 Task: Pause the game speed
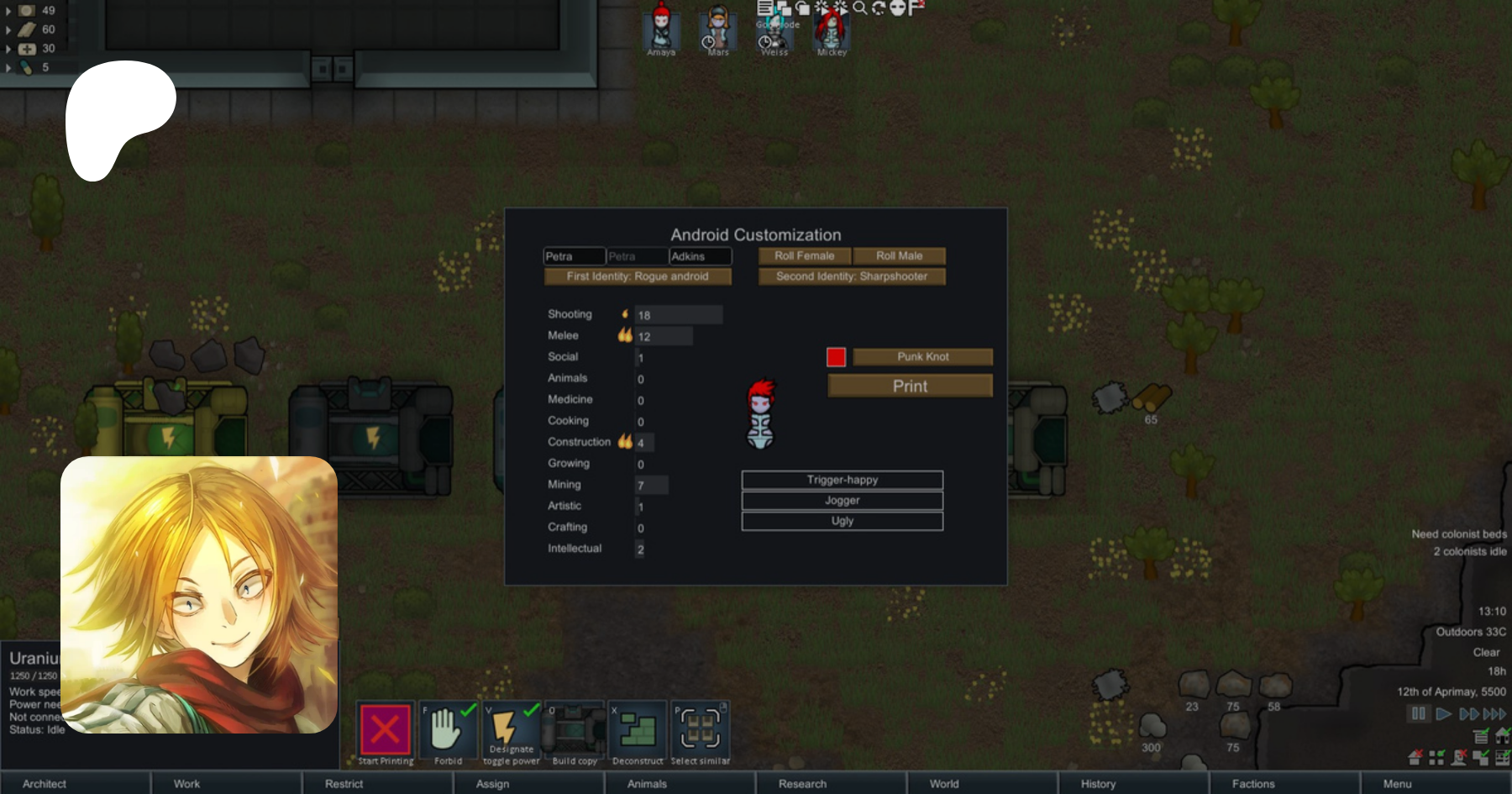click(x=1419, y=714)
